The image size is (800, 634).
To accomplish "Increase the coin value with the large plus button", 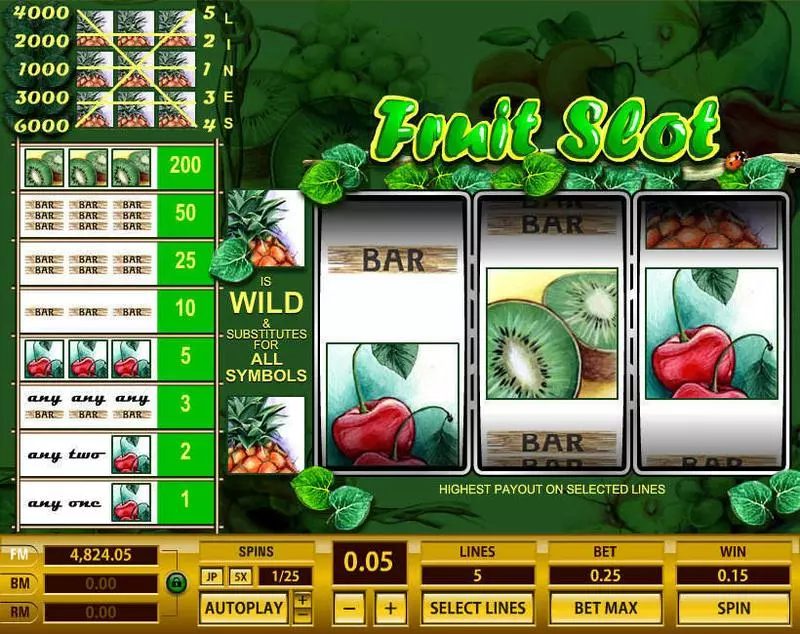I will coord(391,607).
